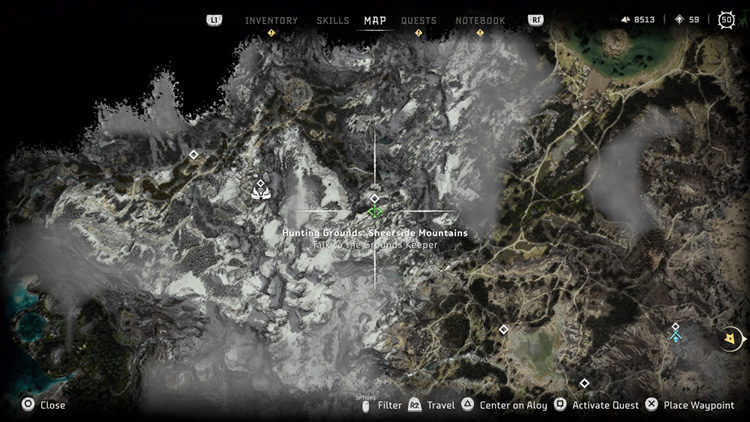Click the white campfire marker on the map
Image resolution: width=750 pixels, height=422 pixels.
[261, 192]
